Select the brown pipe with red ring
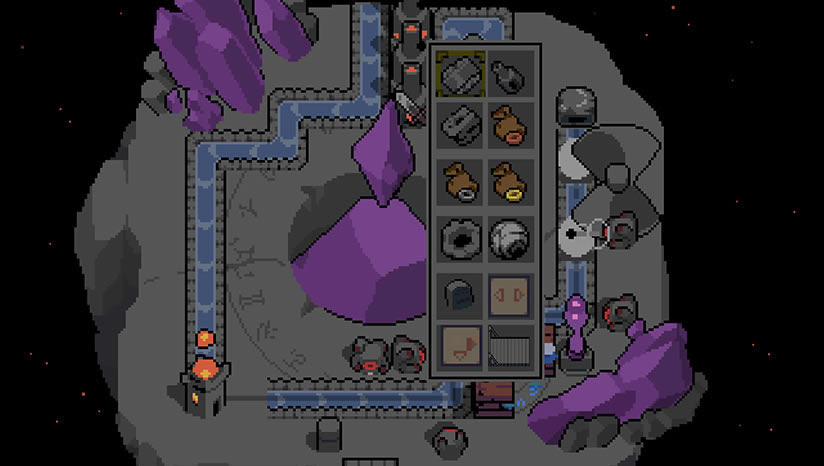Screen dimensions: 824x466 tap(511, 127)
